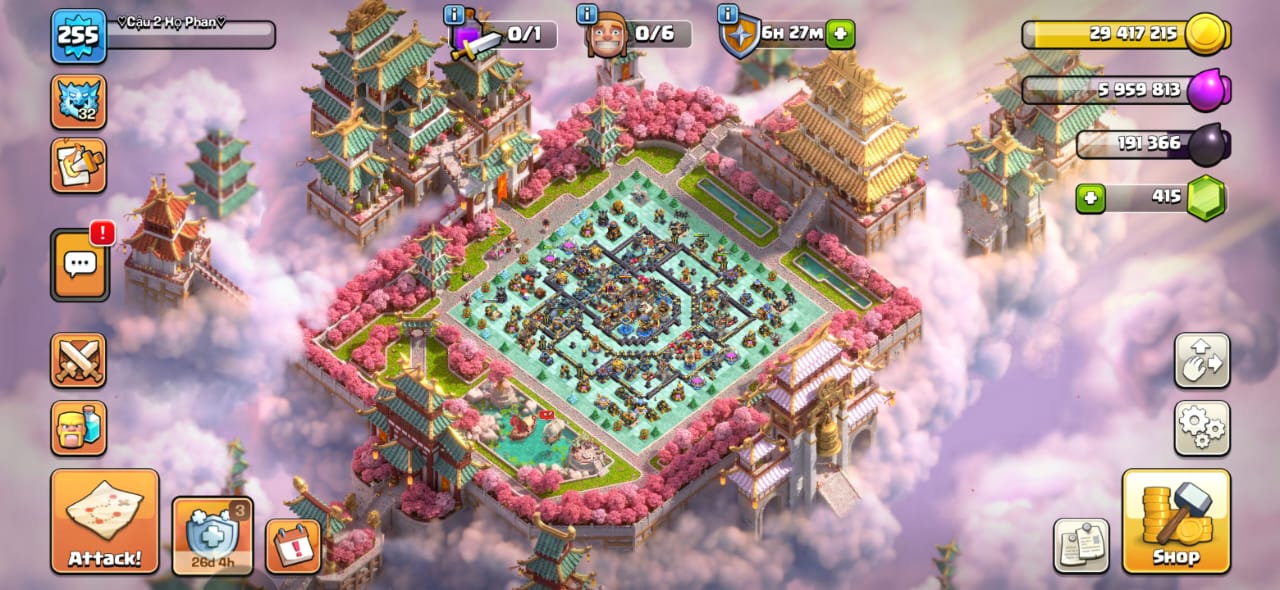Add shield time with the plus button

[840, 34]
